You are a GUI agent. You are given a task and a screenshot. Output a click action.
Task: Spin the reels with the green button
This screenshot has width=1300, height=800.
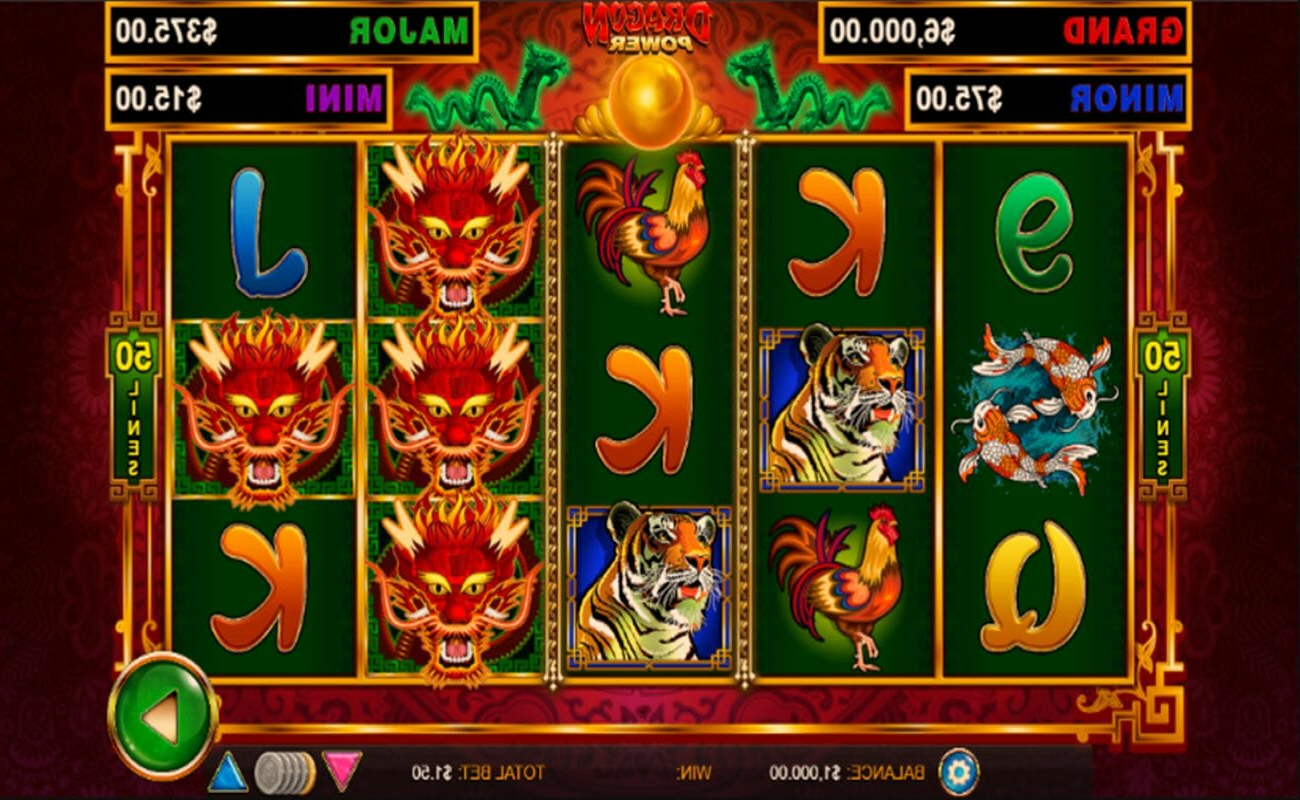(162, 715)
